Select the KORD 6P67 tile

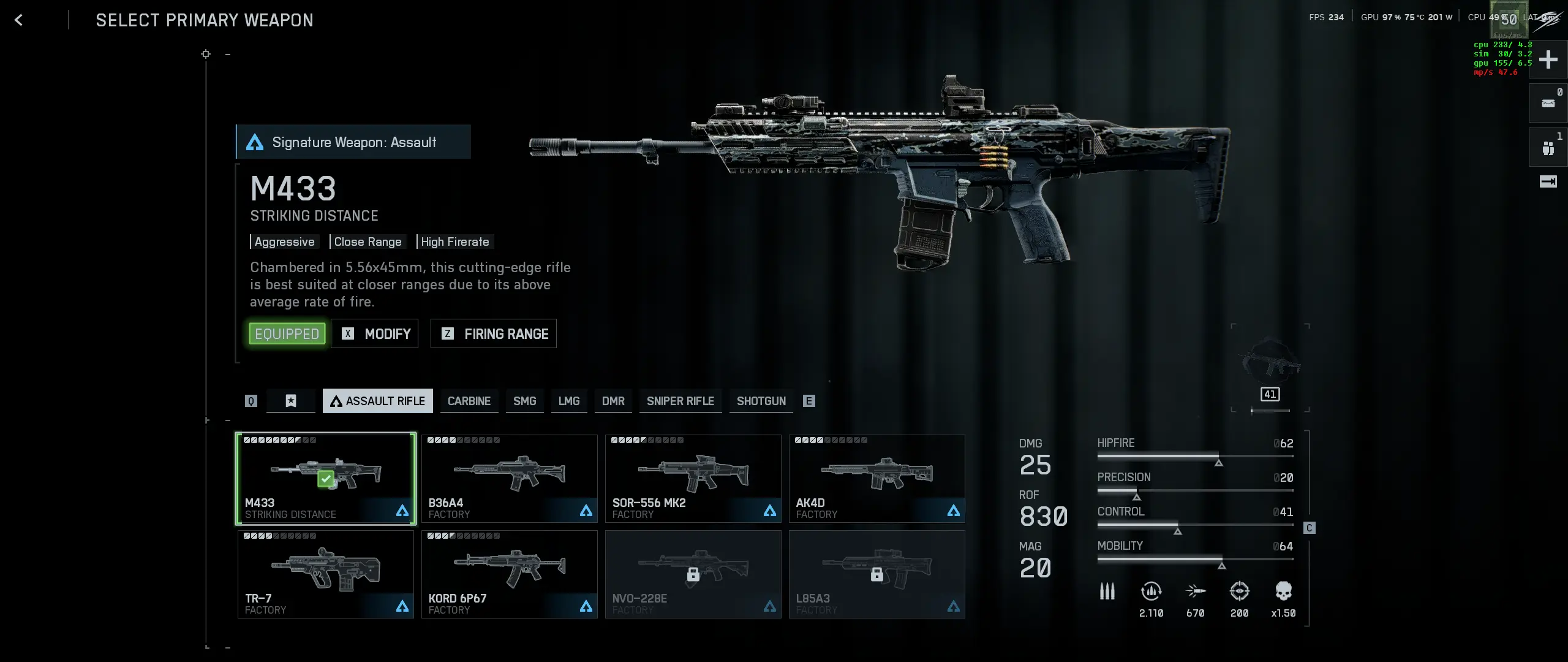(510, 574)
